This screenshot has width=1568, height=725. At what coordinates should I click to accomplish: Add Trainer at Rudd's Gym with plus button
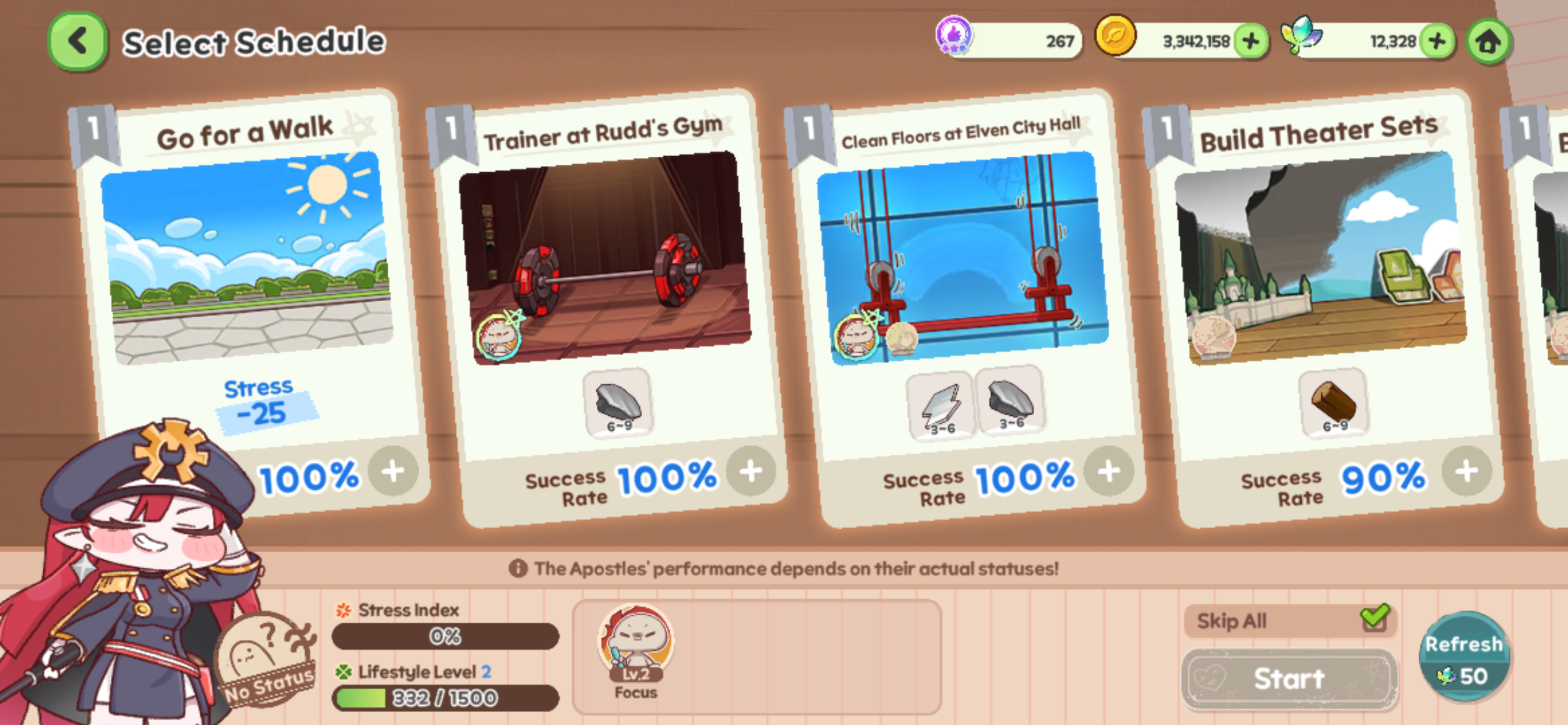751,472
